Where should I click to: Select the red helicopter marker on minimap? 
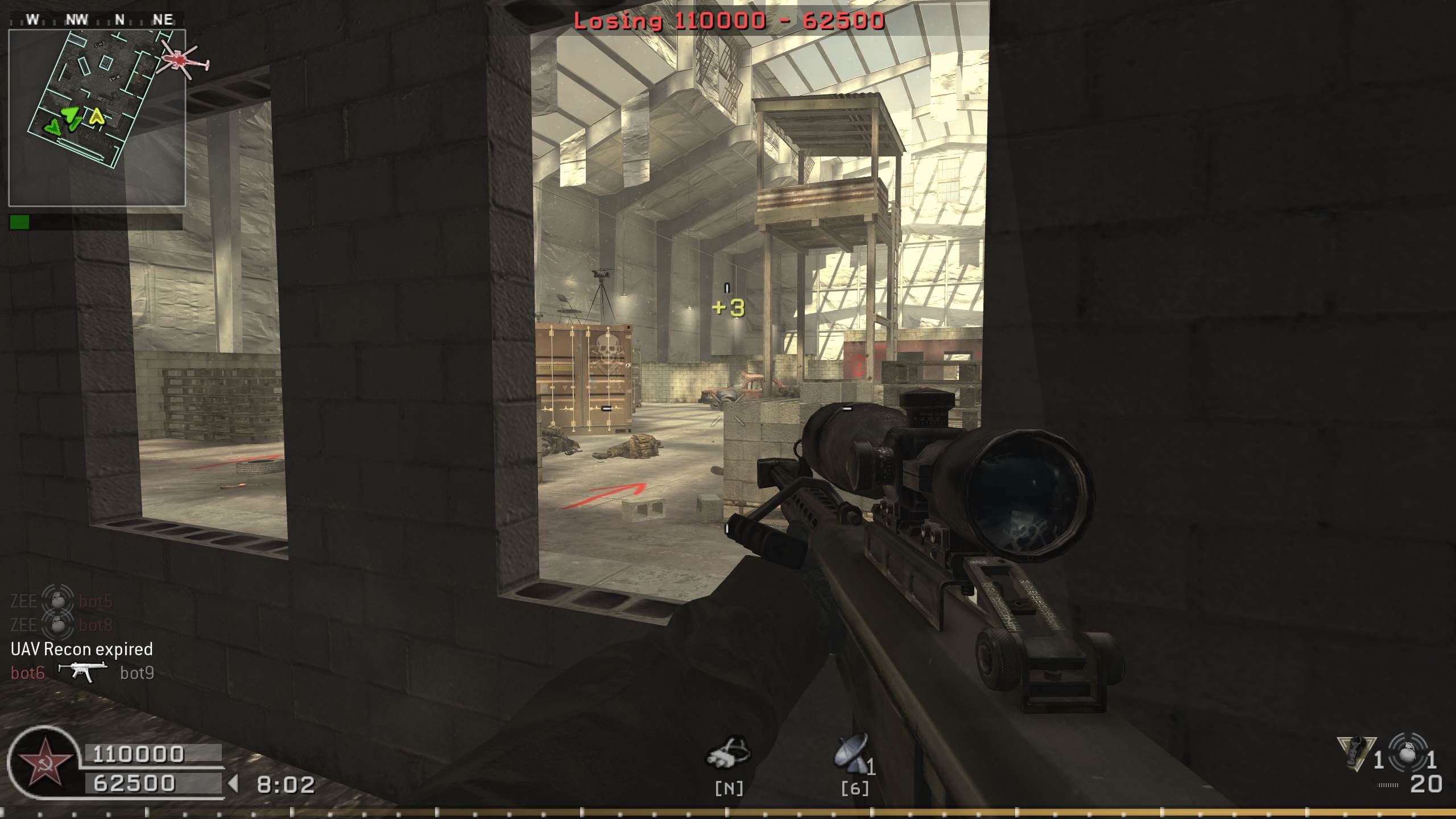(x=182, y=60)
